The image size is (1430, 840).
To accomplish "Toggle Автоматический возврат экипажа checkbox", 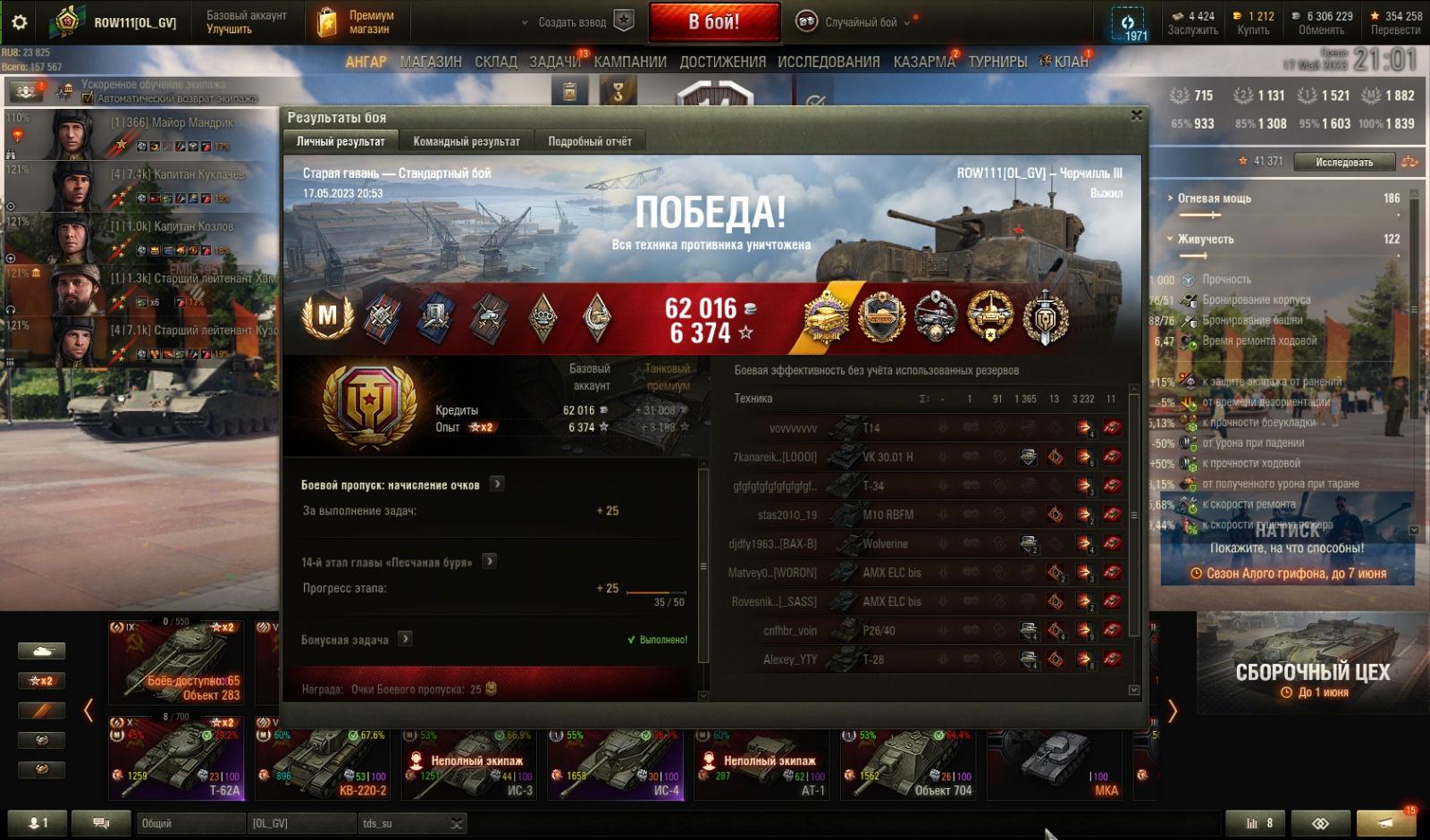I will coord(88,98).
